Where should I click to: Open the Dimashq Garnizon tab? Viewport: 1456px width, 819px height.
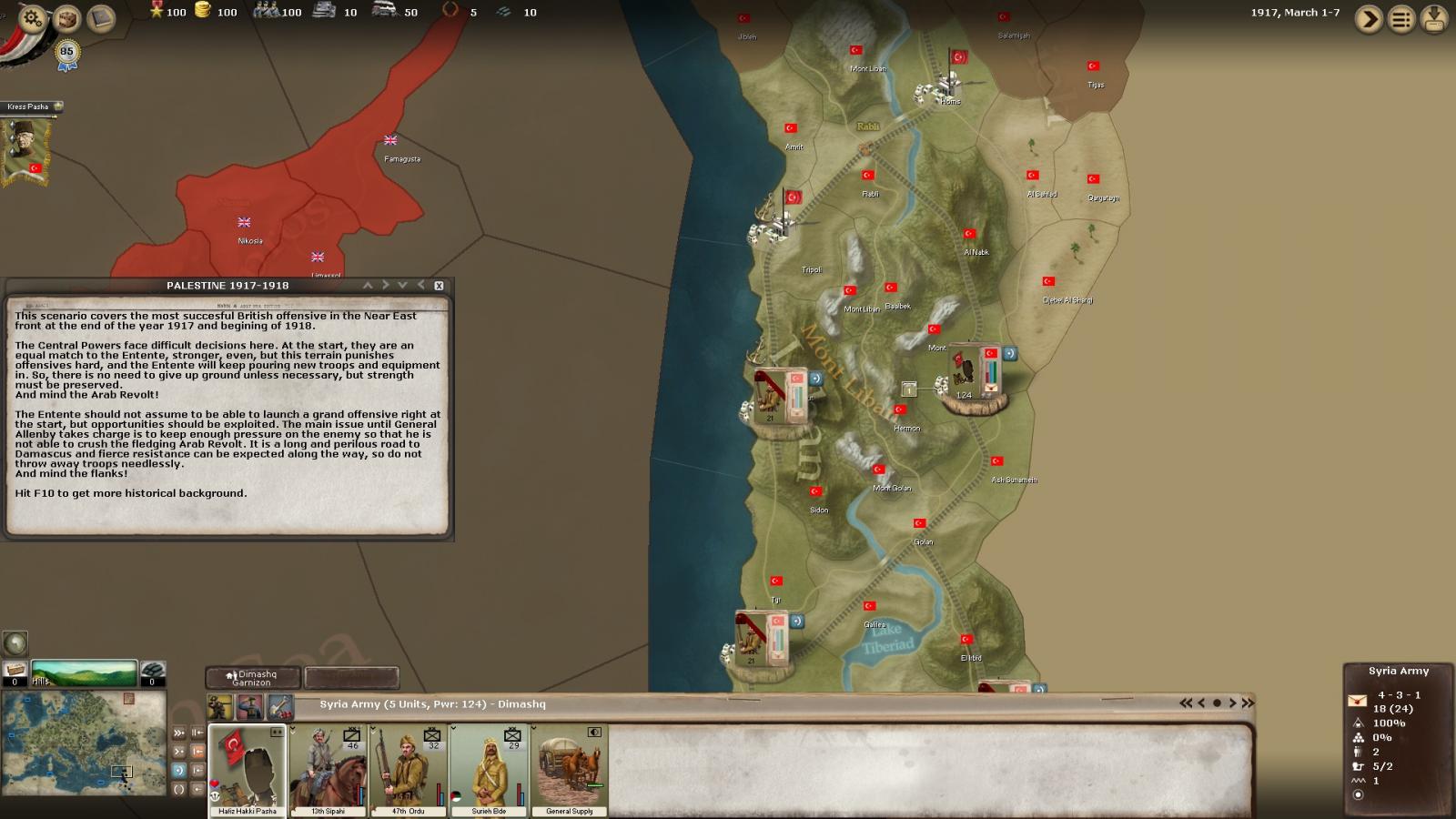[x=253, y=678]
